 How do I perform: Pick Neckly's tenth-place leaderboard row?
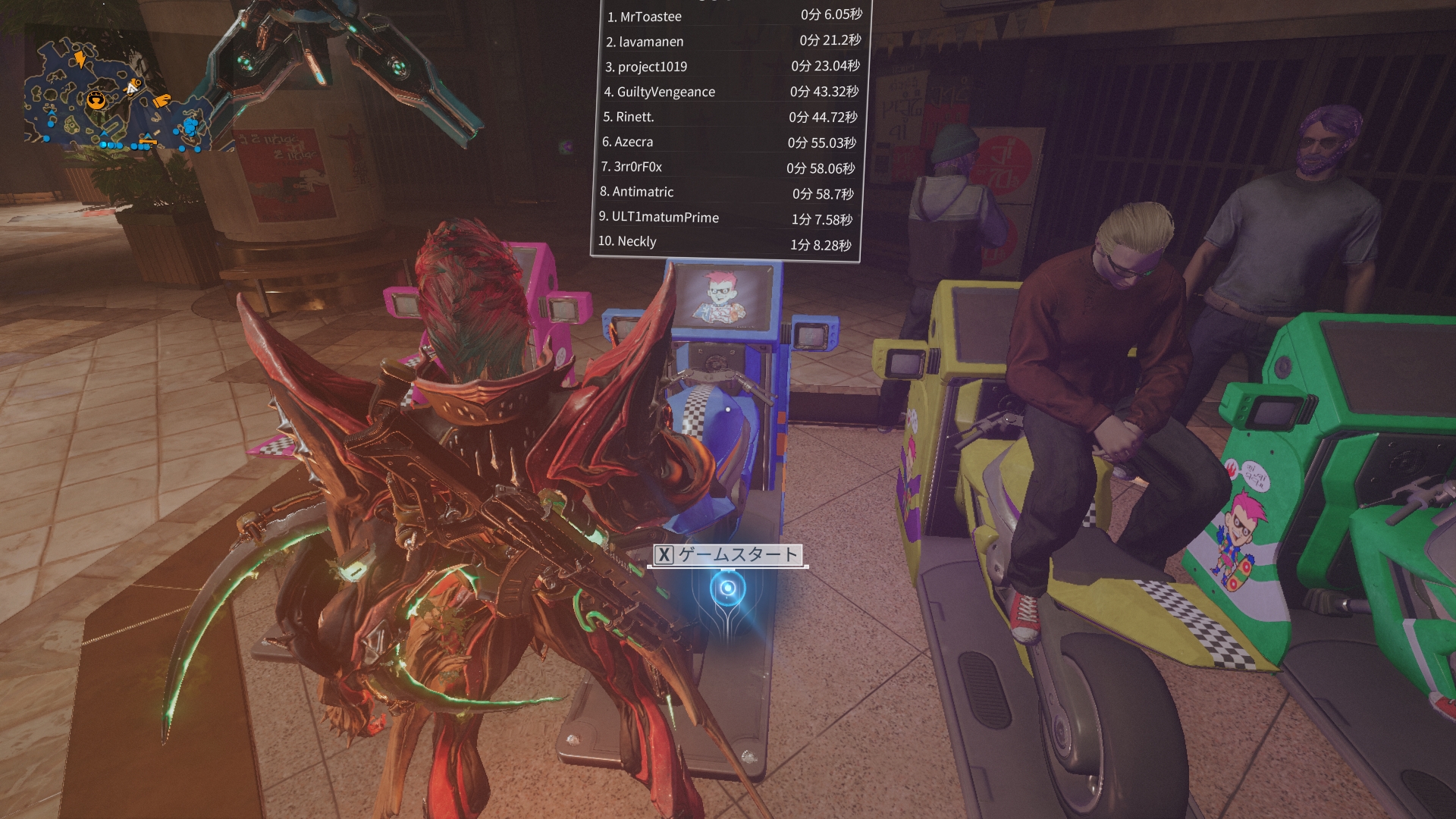[725, 243]
